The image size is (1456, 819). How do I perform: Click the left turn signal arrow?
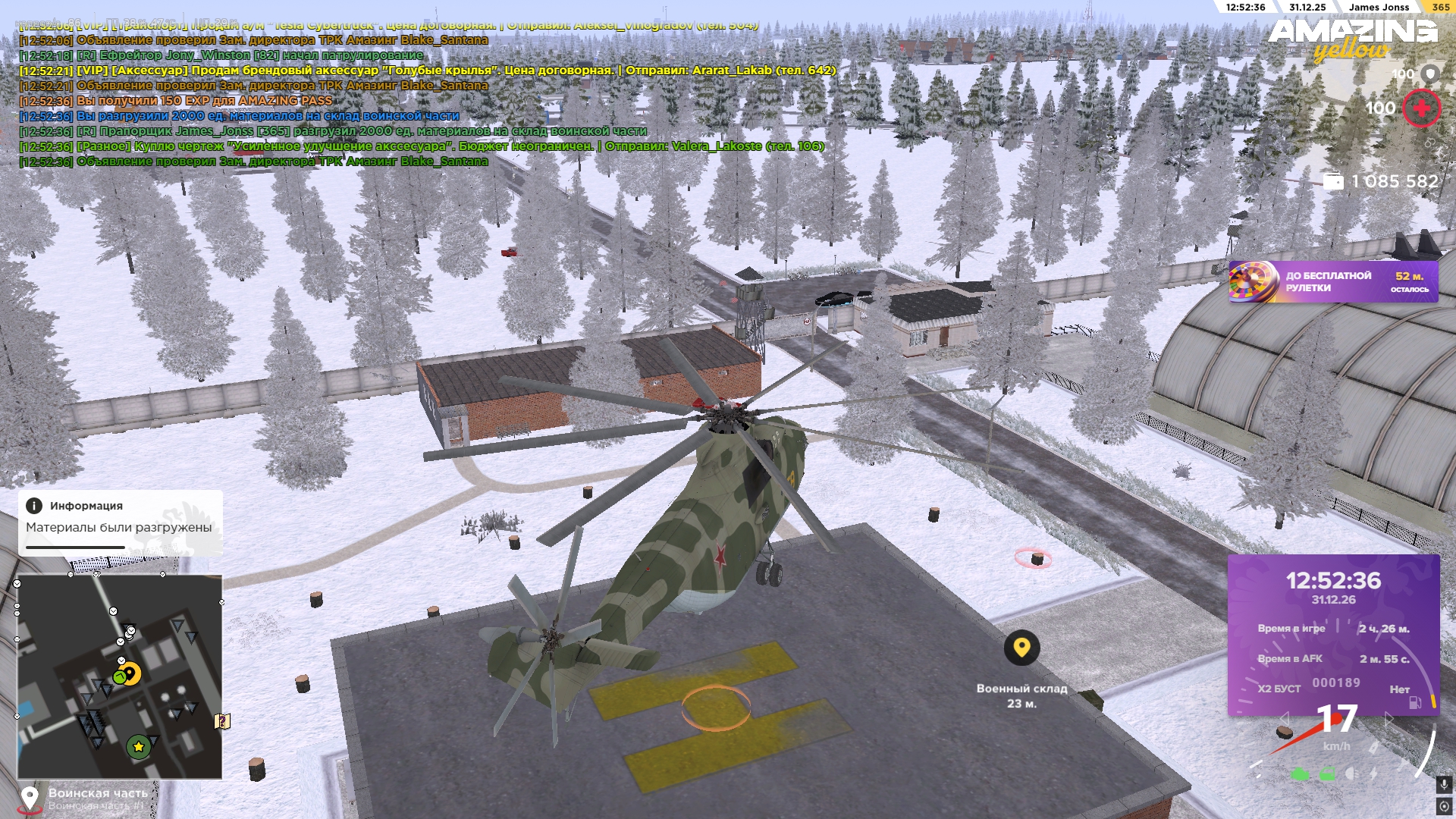pyautogui.click(x=1284, y=717)
